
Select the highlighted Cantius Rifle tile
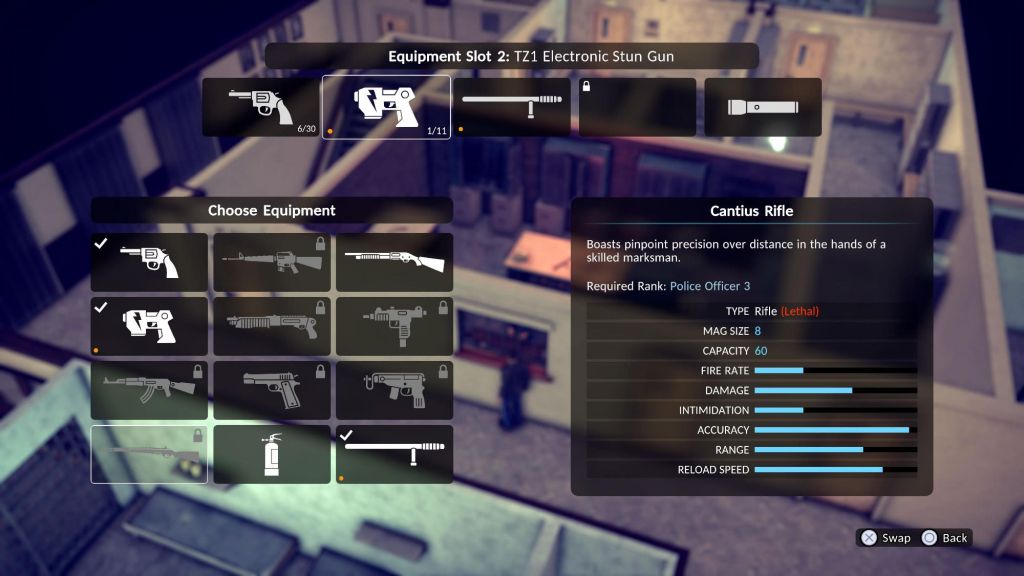coord(149,454)
